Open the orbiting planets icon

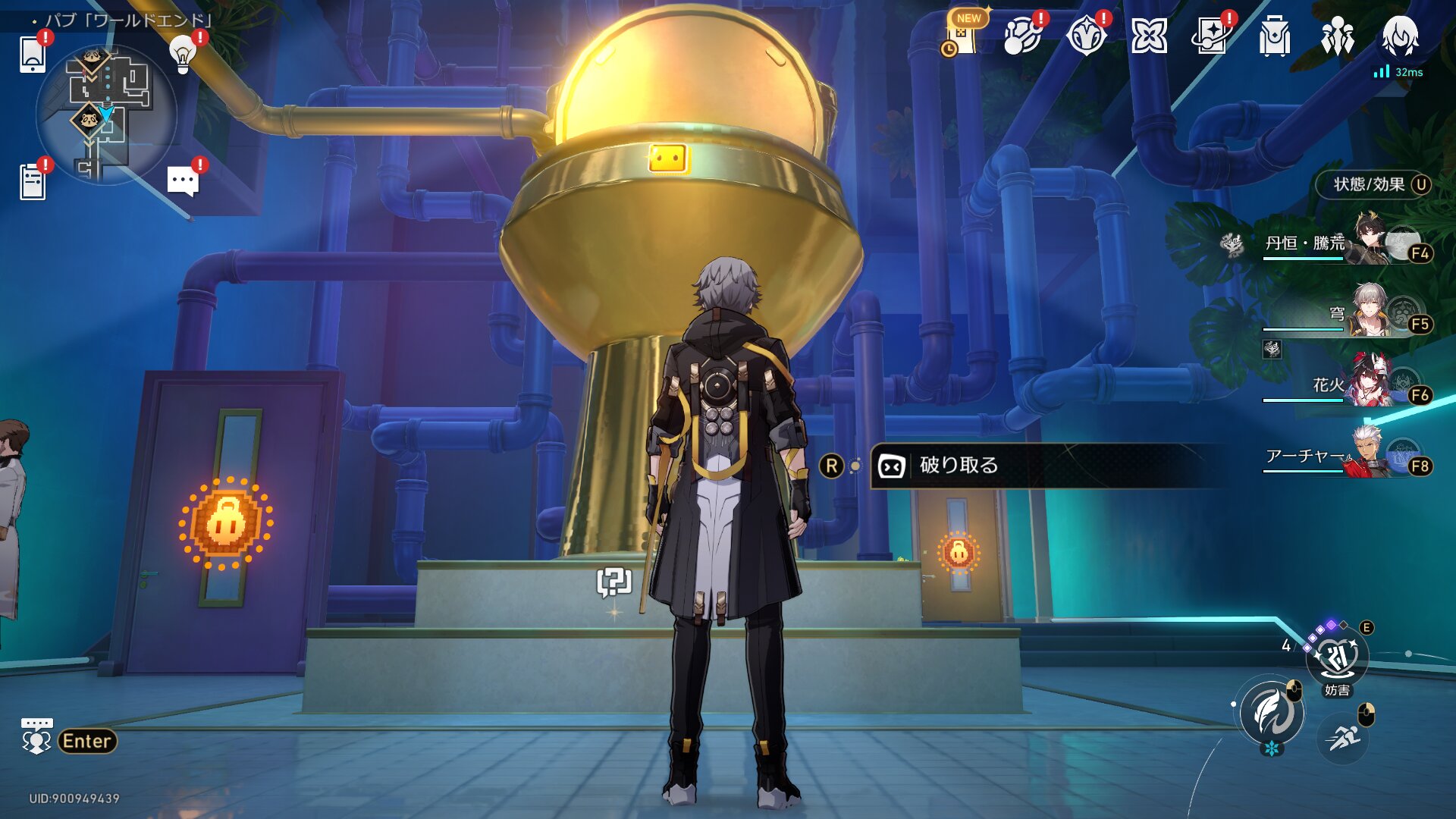tap(1021, 36)
